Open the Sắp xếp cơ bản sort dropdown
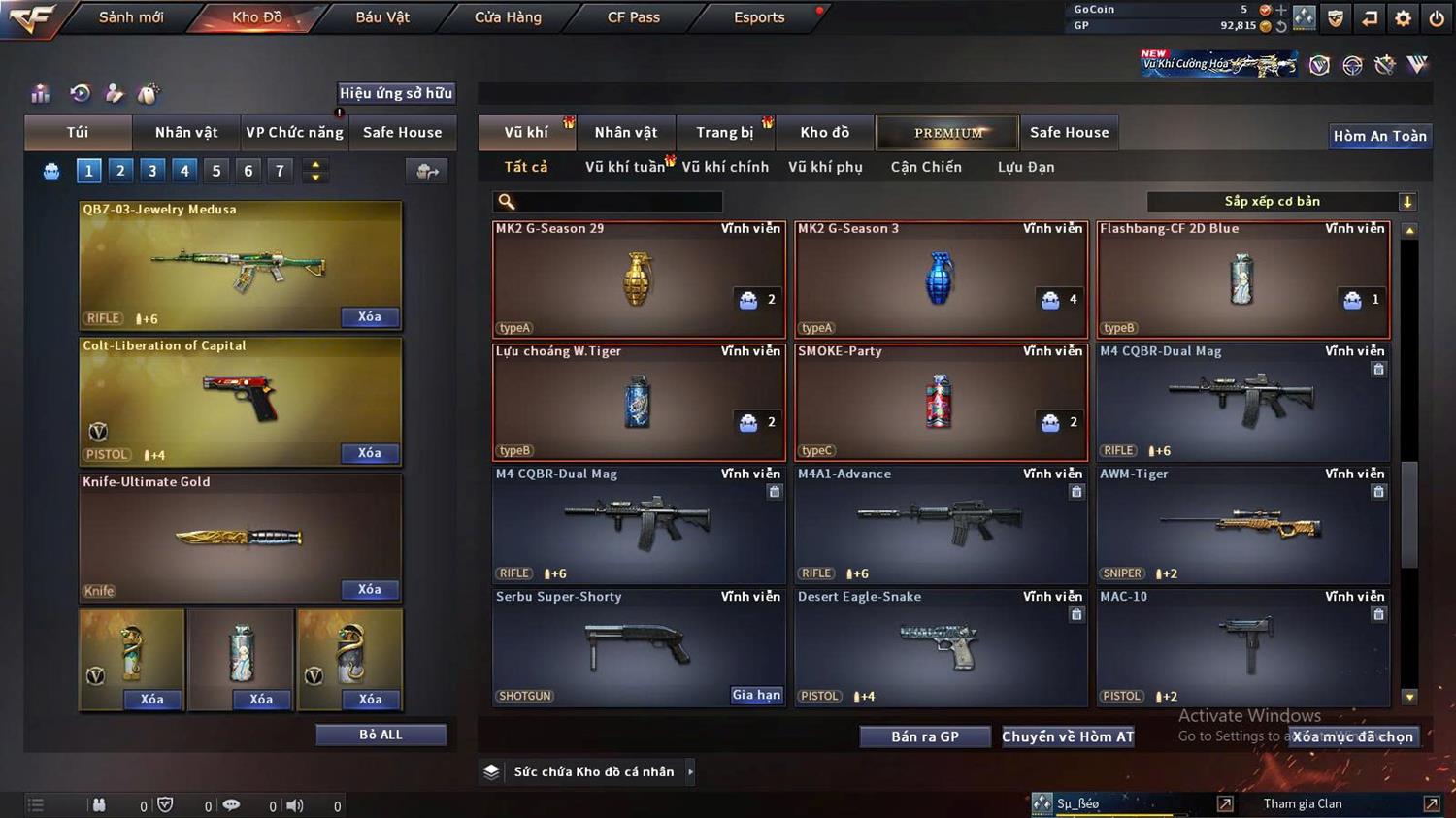 [1281, 202]
